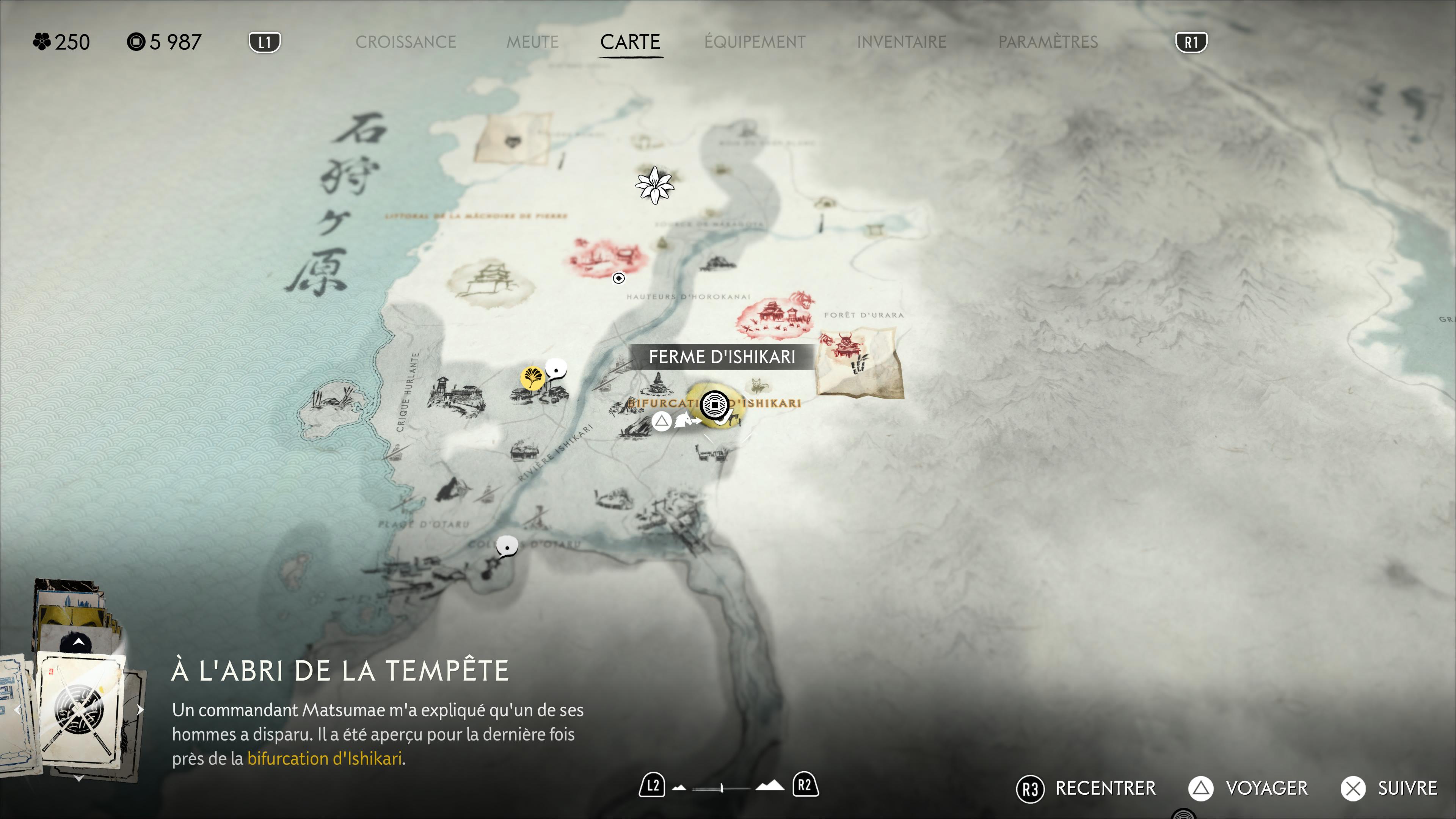
Task: Switch to the Croissance tab
Action: [405, 42]
